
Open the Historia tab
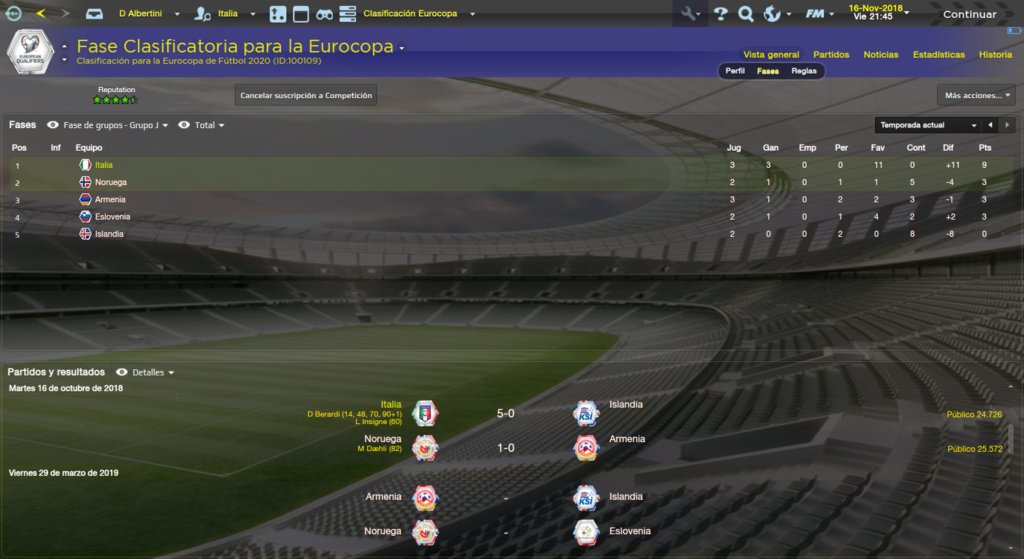coord(995,55)
